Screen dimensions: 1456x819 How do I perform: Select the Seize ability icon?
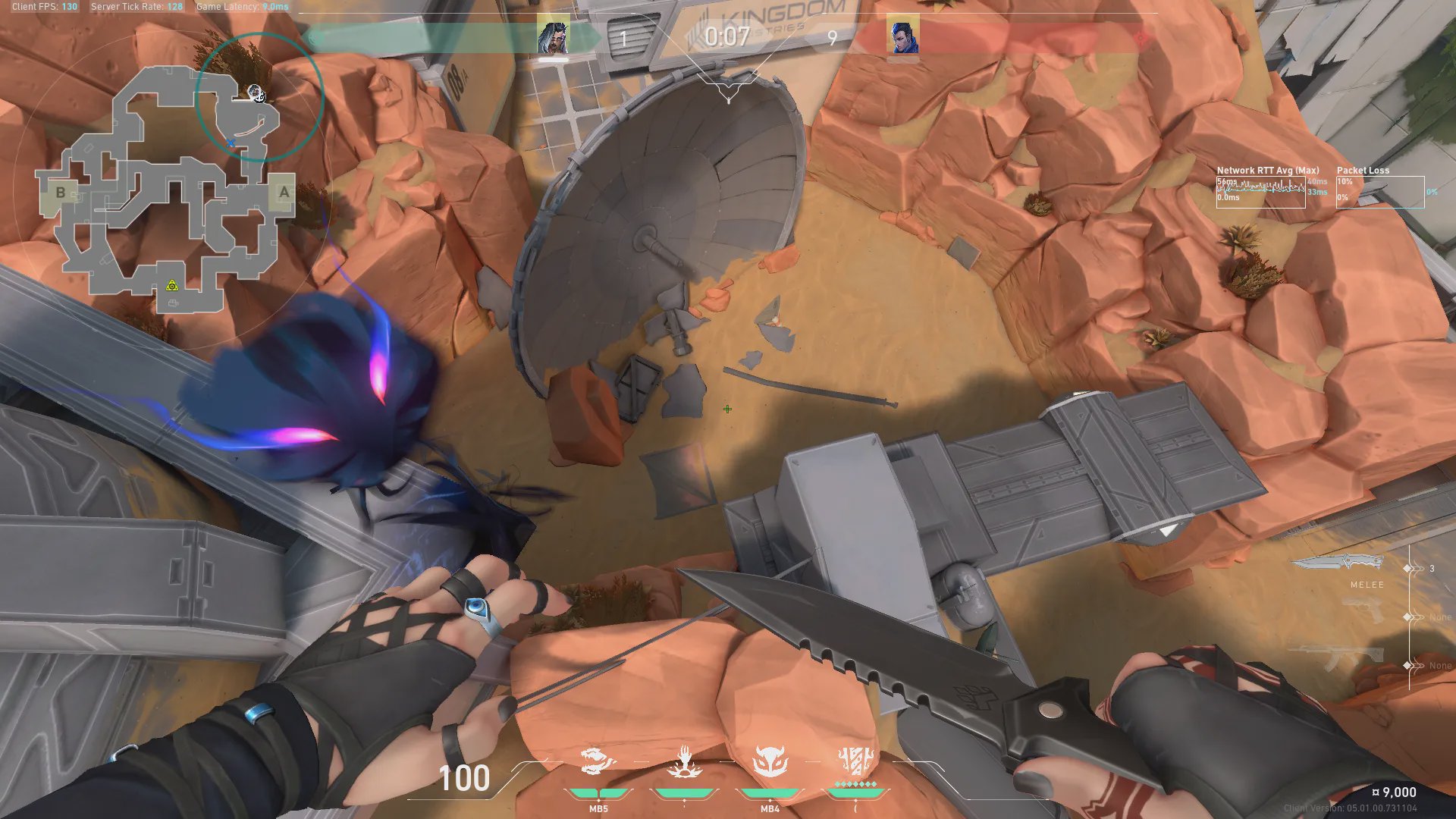tap(684, 761)
